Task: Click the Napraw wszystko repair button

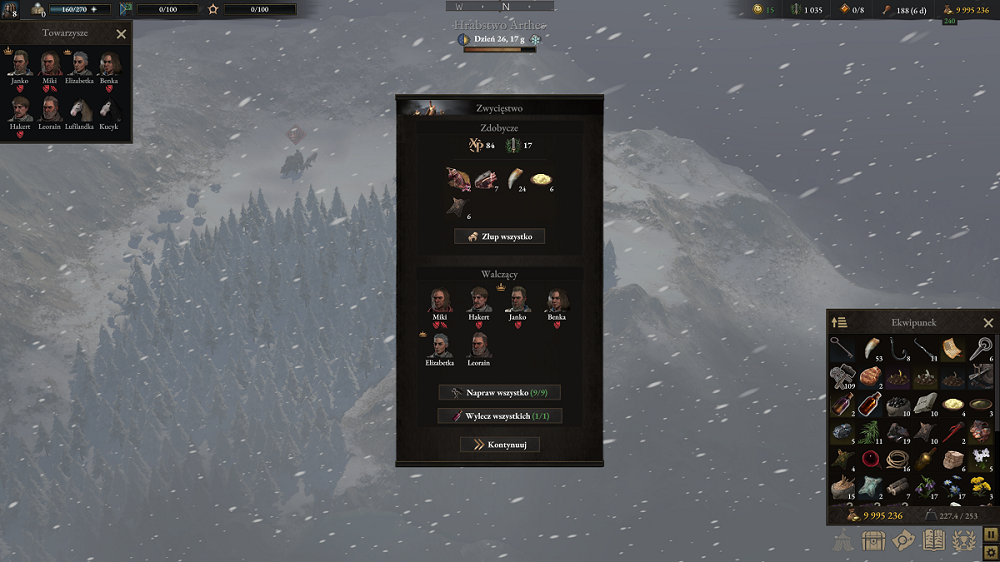Action: pyautogui.click(x=499, y=393)
